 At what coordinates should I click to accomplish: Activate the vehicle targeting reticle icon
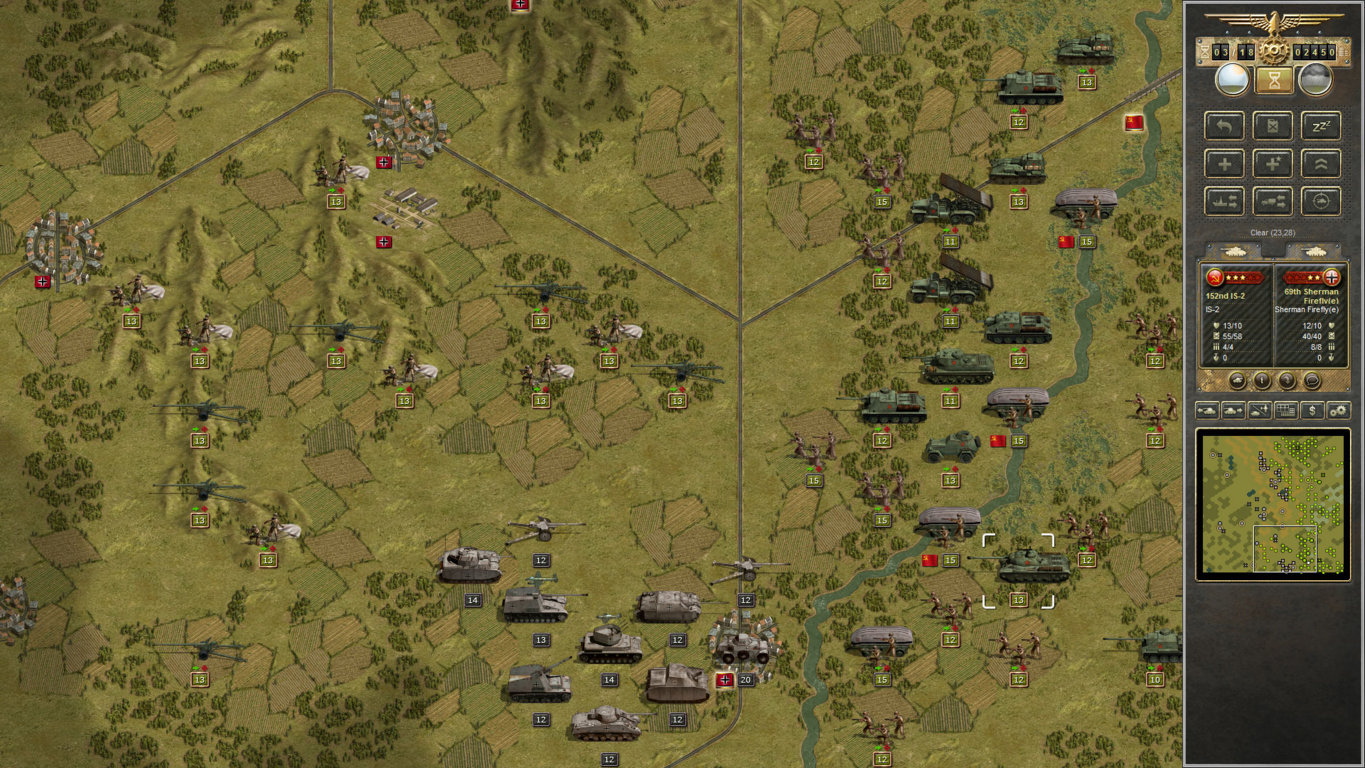click(x=1320, y=200)
